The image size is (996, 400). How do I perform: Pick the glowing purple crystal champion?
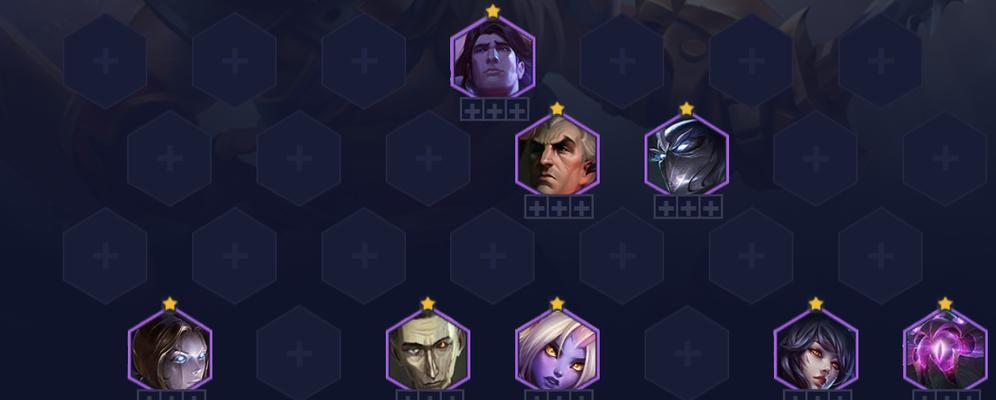(x=944, y=351)
